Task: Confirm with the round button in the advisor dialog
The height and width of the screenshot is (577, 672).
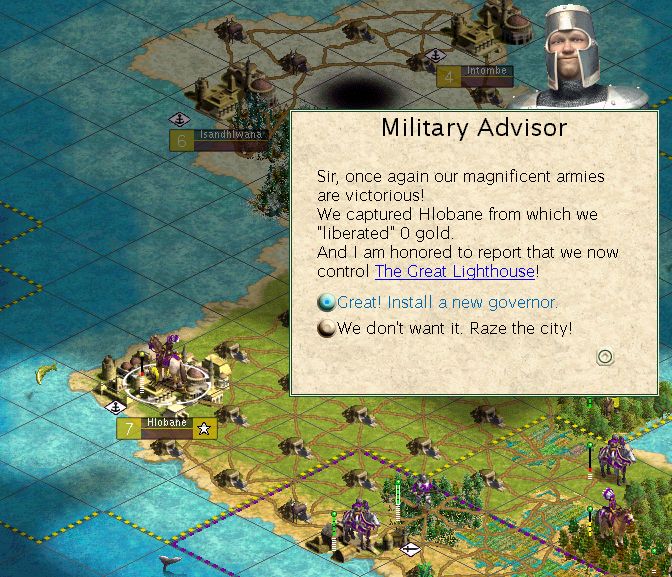Action: pos(604,357)
